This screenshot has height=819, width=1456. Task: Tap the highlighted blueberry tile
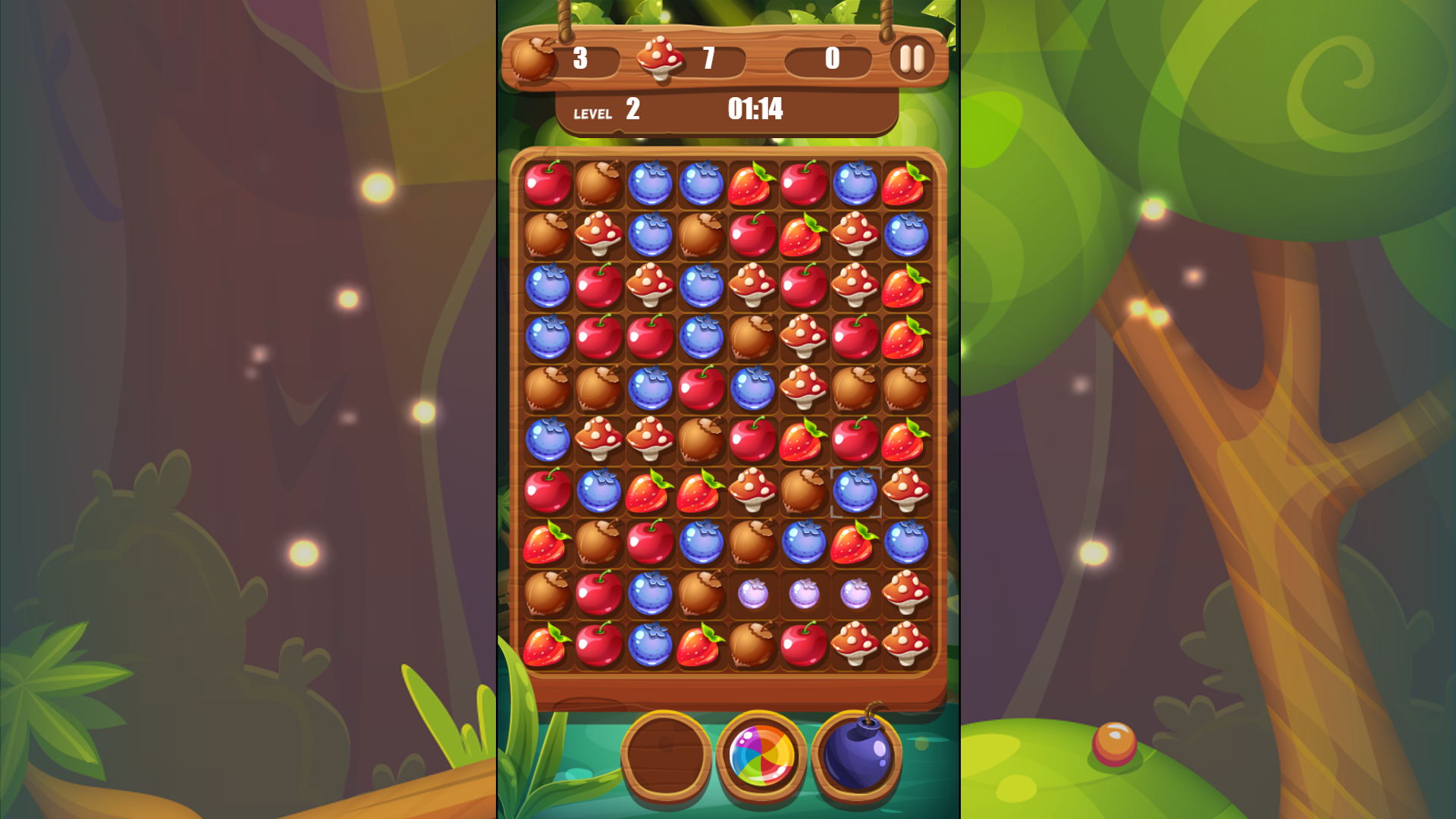click(855, 491)
